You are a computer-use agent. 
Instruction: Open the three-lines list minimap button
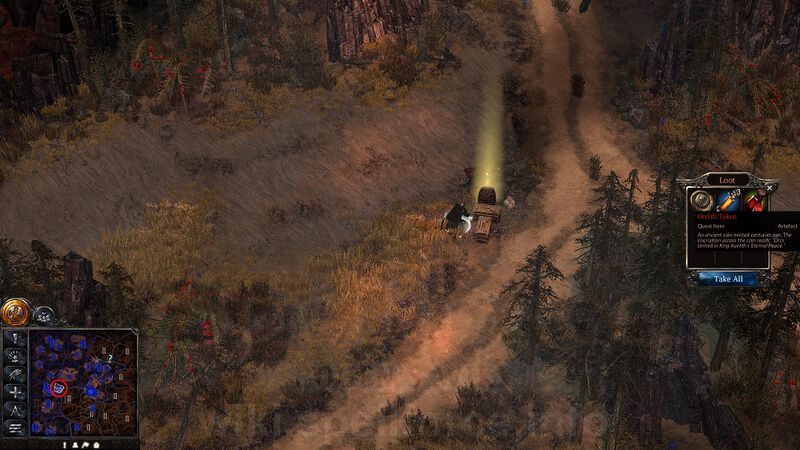point(15,427)
